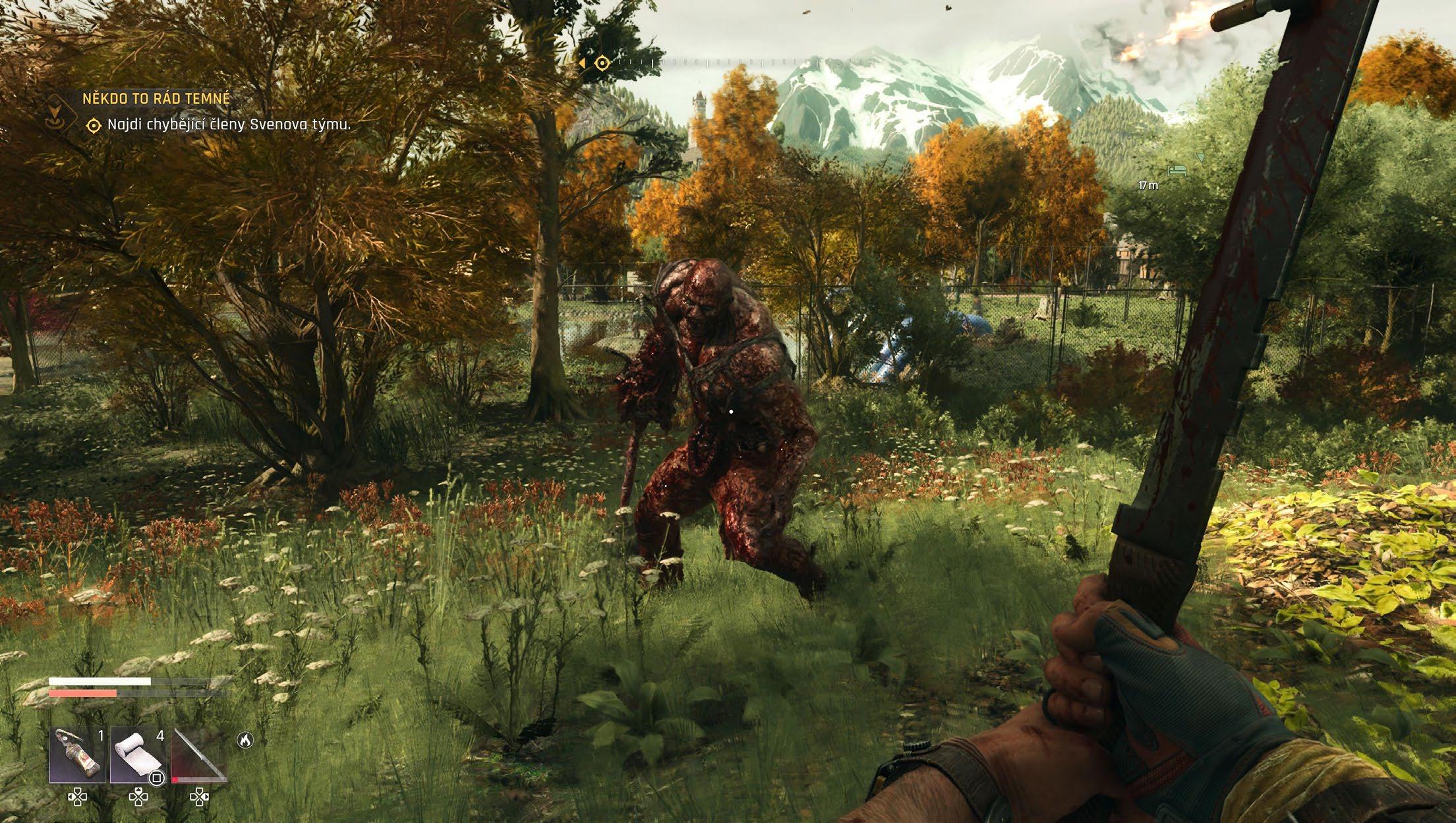Image resolution: width=1456 pixels, height=823 pixels.
Task: Open the 'Někdo to rád temné' quest tracker
Action: click(x=156, y=99)
